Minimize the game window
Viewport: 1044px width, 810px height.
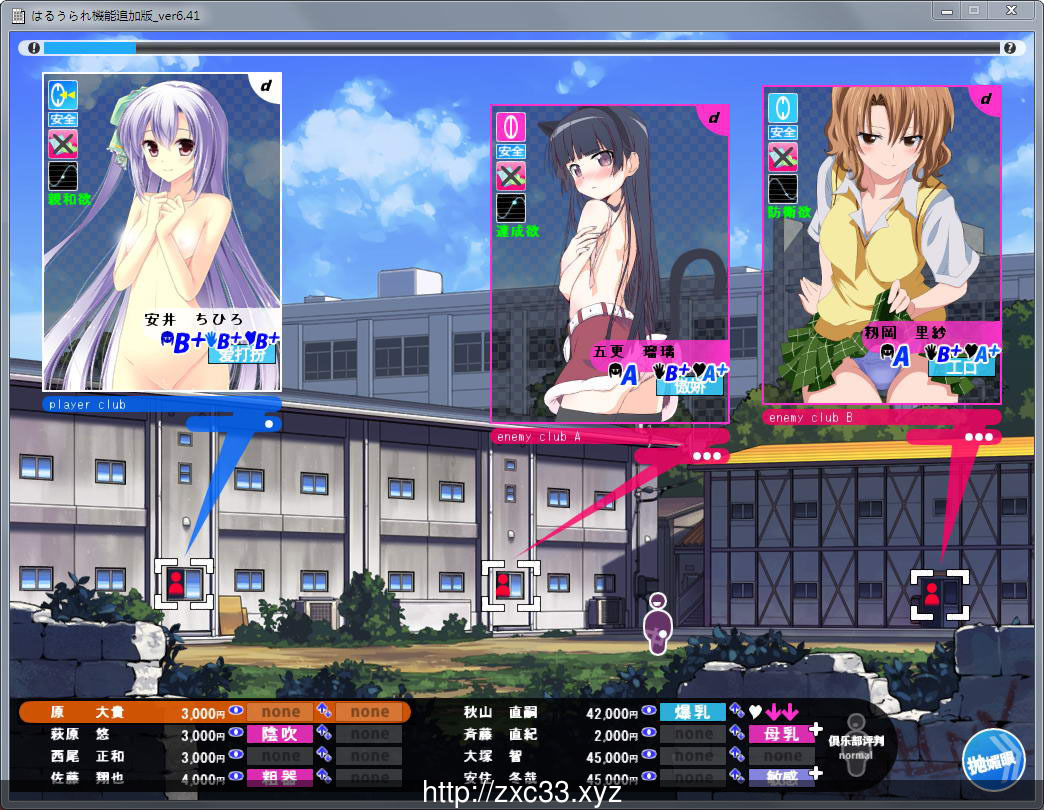point(947,10)
